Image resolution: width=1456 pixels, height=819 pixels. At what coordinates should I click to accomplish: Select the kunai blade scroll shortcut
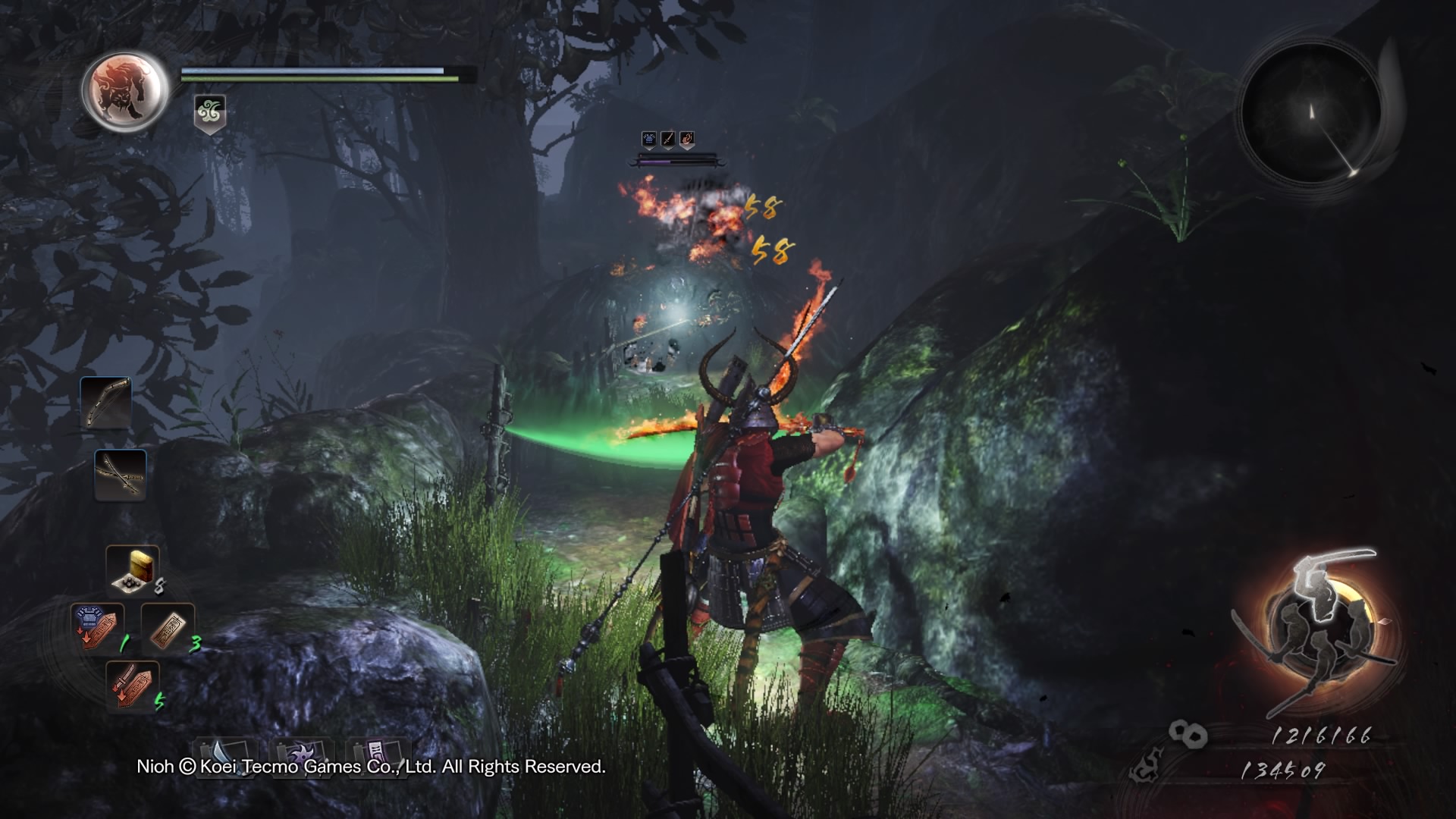225,754
